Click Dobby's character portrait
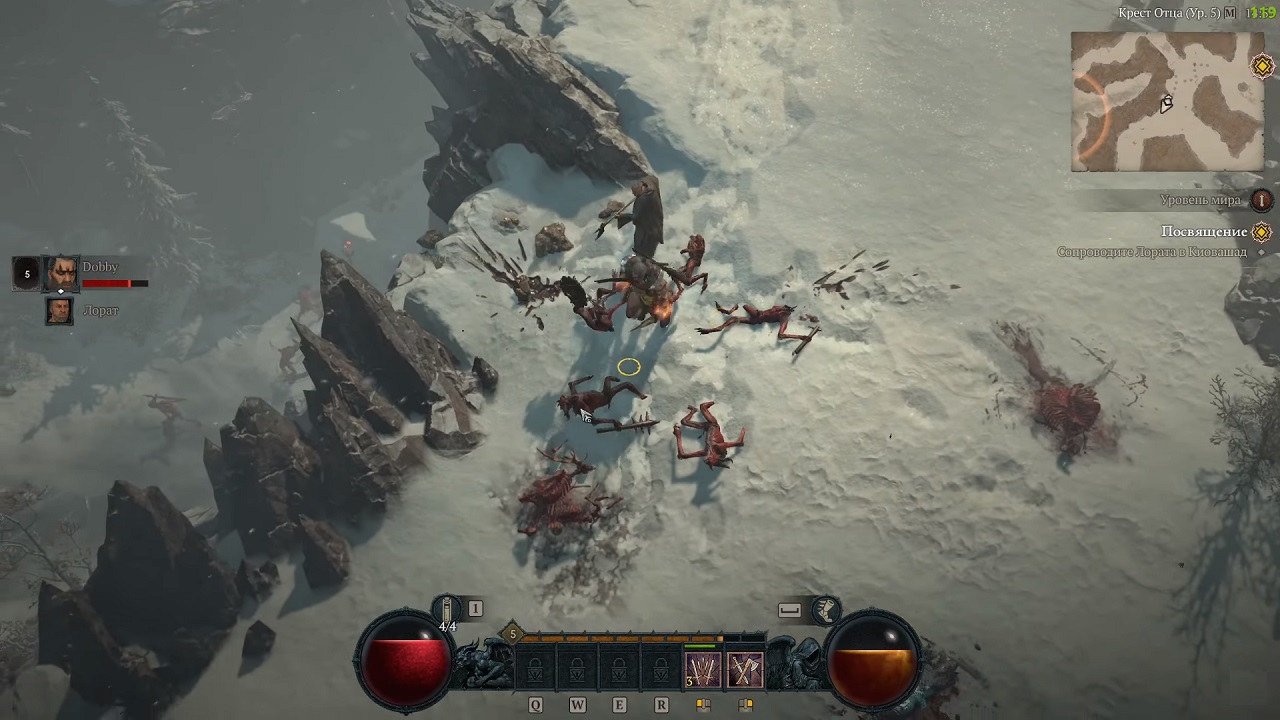 (59, 272)
